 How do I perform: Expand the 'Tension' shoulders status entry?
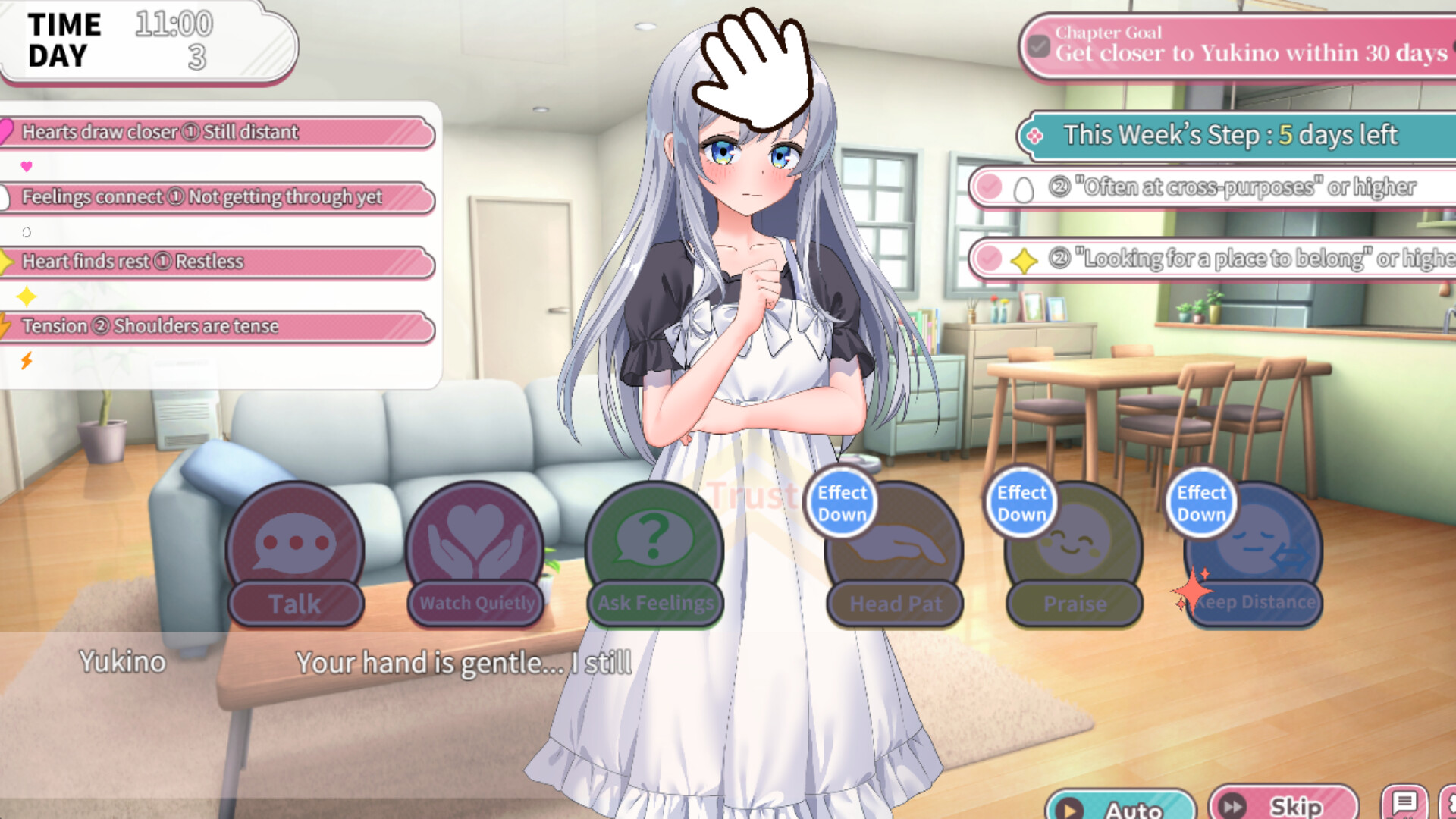220,327
